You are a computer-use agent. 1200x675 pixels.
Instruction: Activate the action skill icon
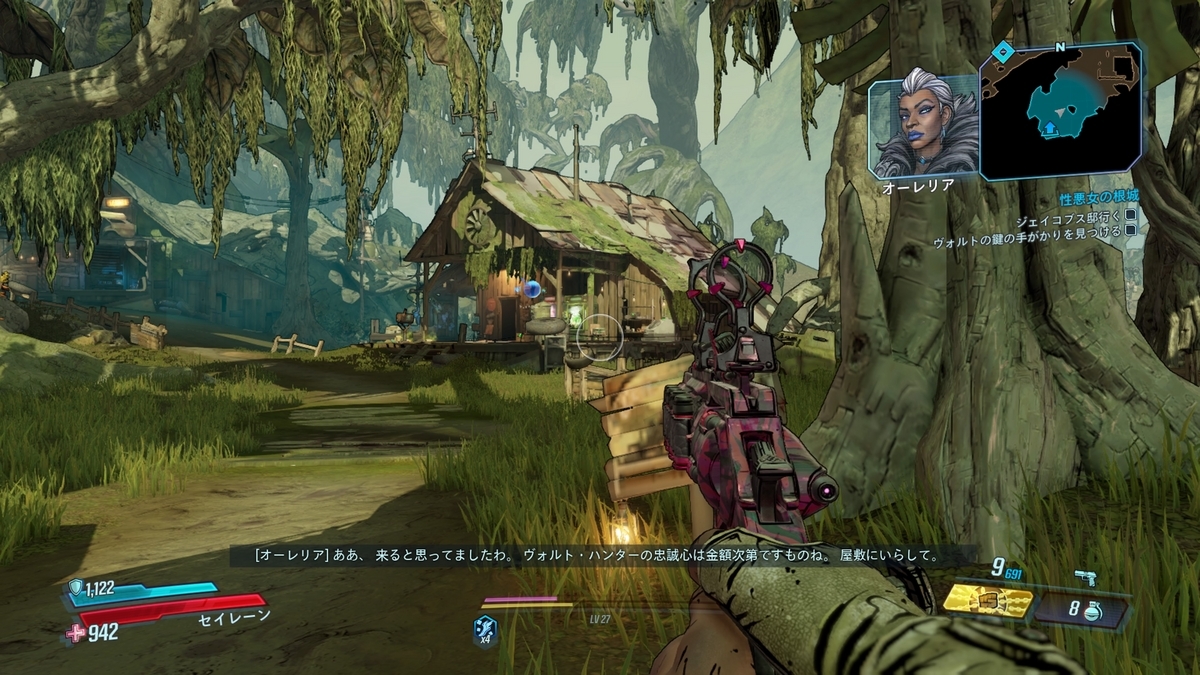pyautogui.click(x=485, y=630)
